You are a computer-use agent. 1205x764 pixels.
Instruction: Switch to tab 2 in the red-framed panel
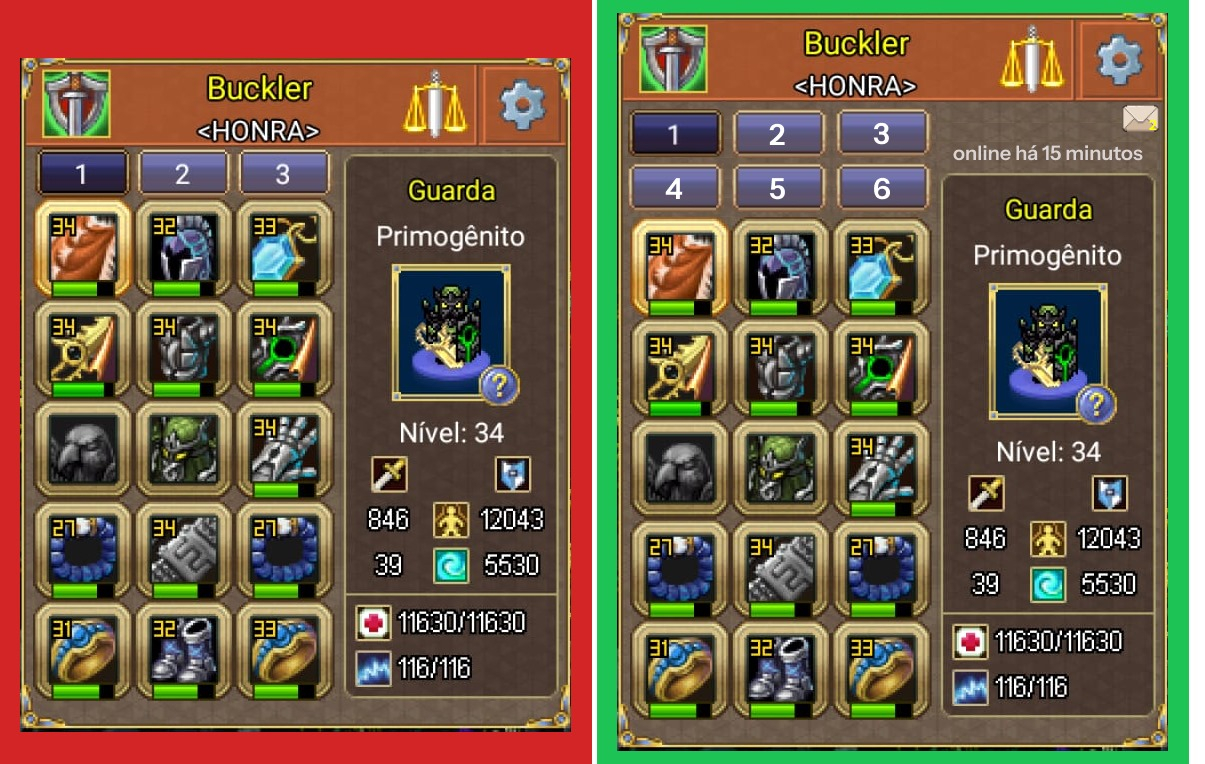point(182,174)
